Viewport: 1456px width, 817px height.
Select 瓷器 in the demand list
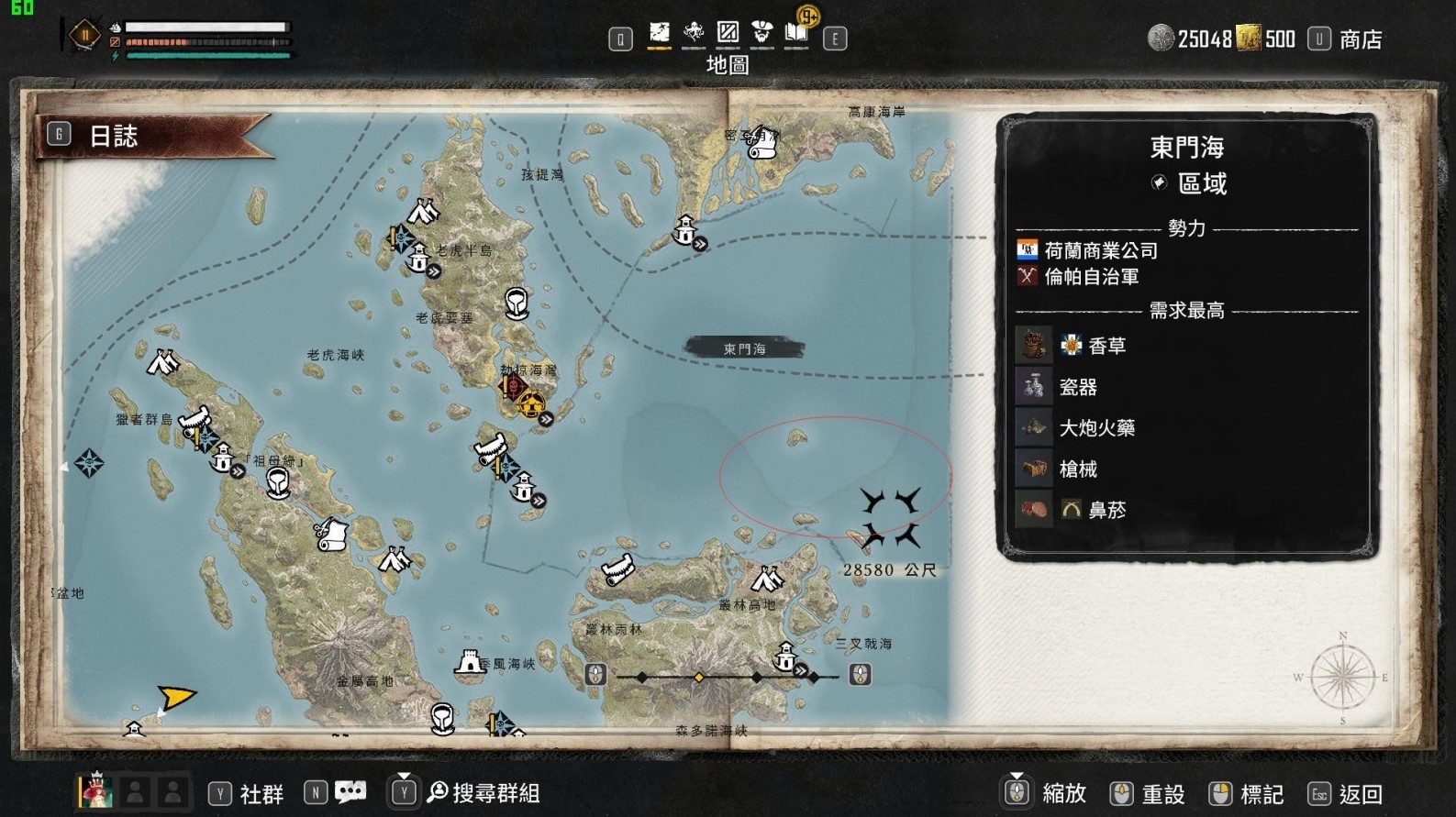point(1078,387)
